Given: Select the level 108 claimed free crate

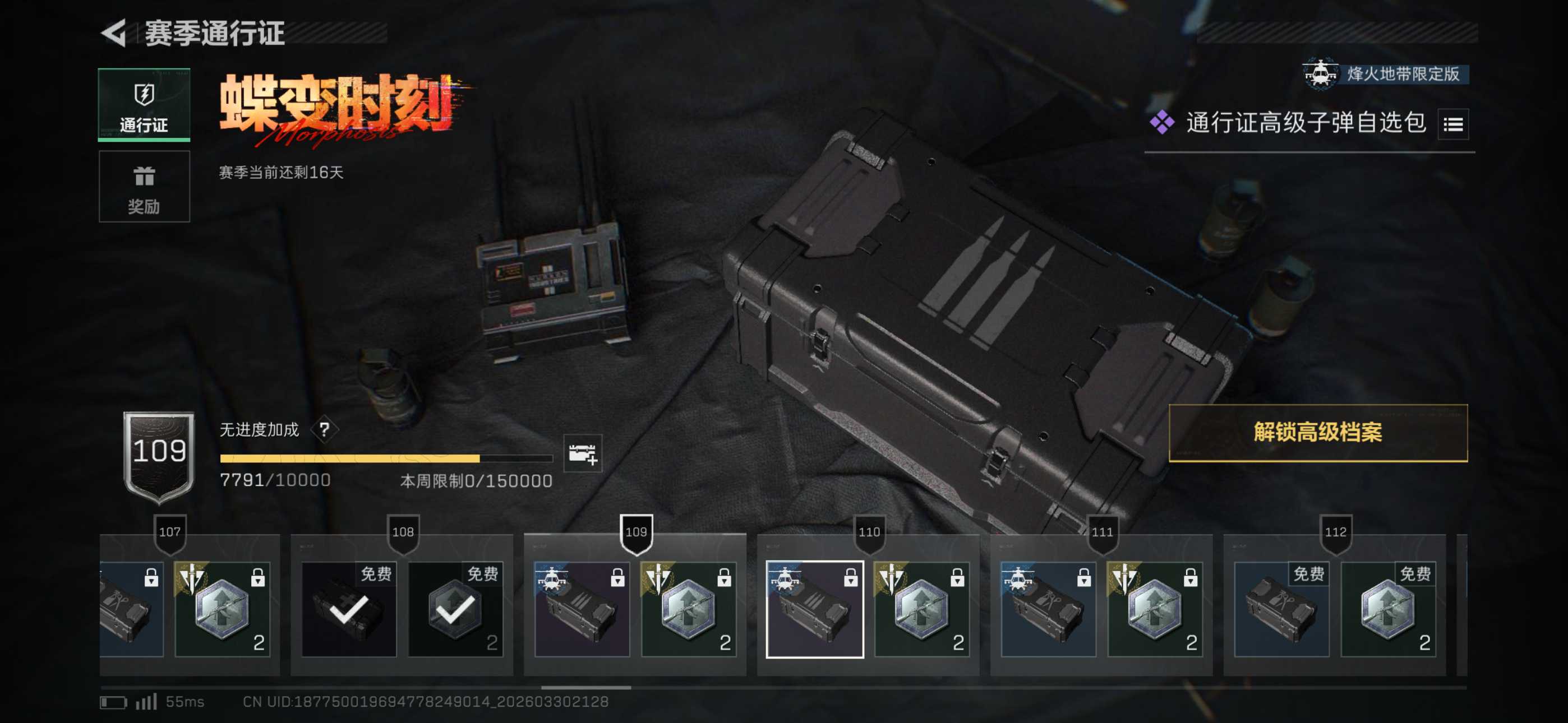Looking at the screenshot, I should click(x=349, y=609).
